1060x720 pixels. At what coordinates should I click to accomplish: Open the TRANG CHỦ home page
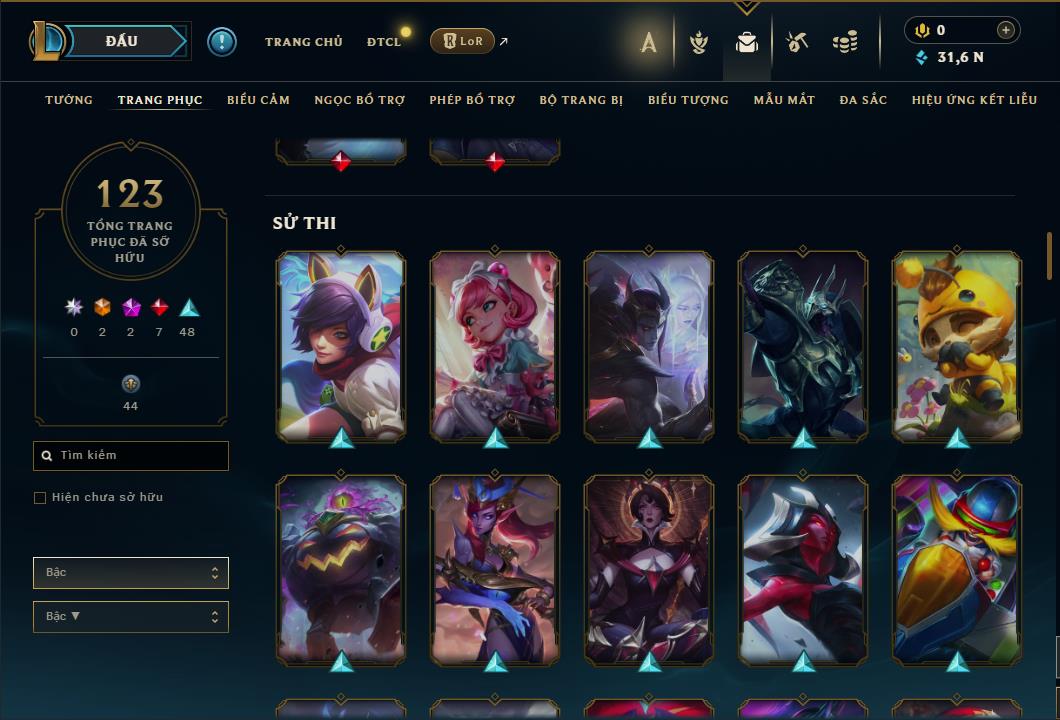pos(303,42)
